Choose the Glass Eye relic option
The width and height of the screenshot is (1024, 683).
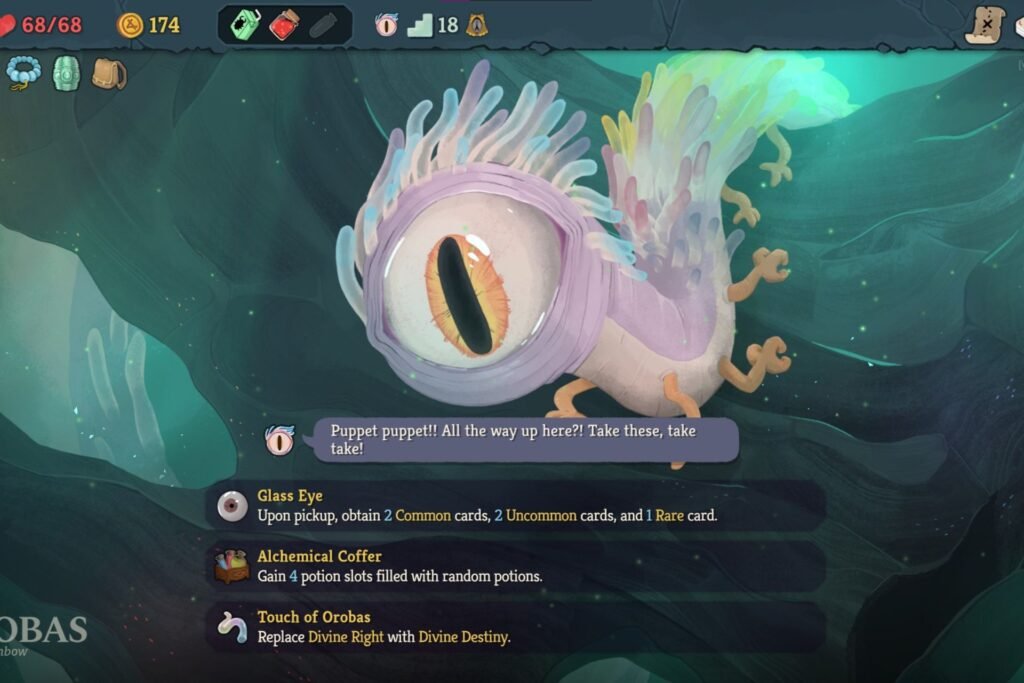click(x=515, y=506)
